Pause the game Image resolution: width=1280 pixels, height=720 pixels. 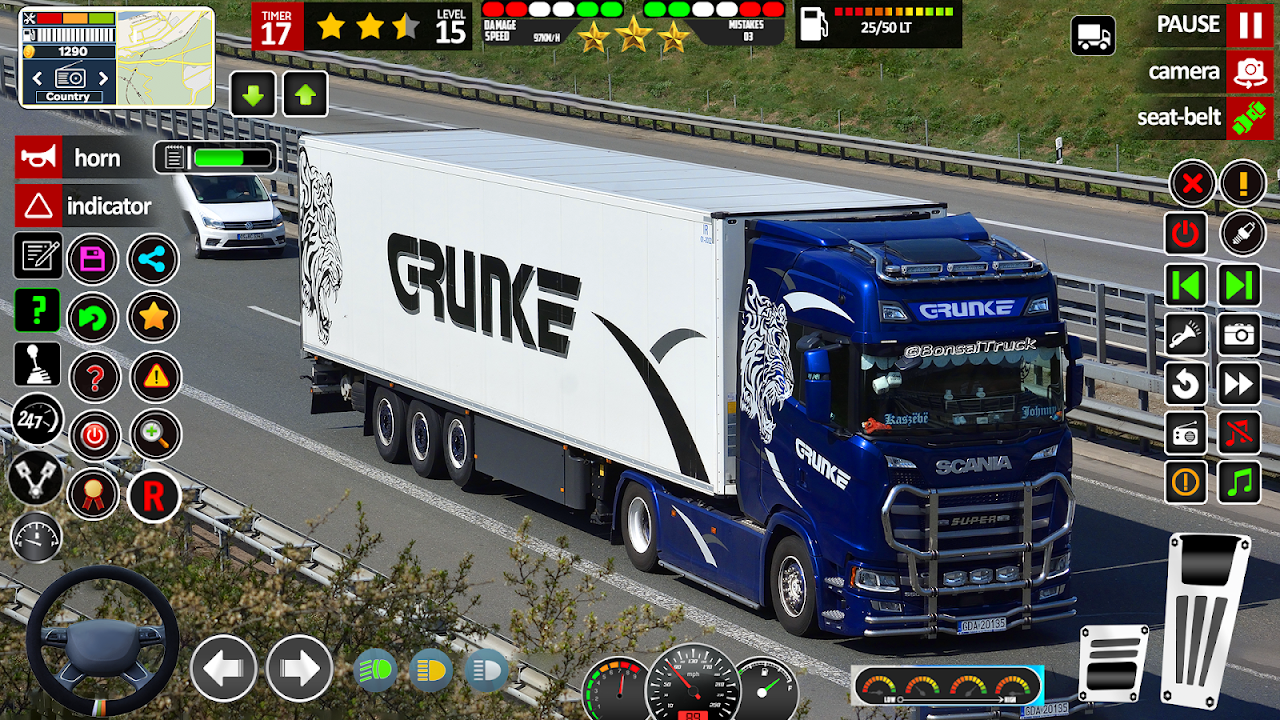coord(1250,25)
